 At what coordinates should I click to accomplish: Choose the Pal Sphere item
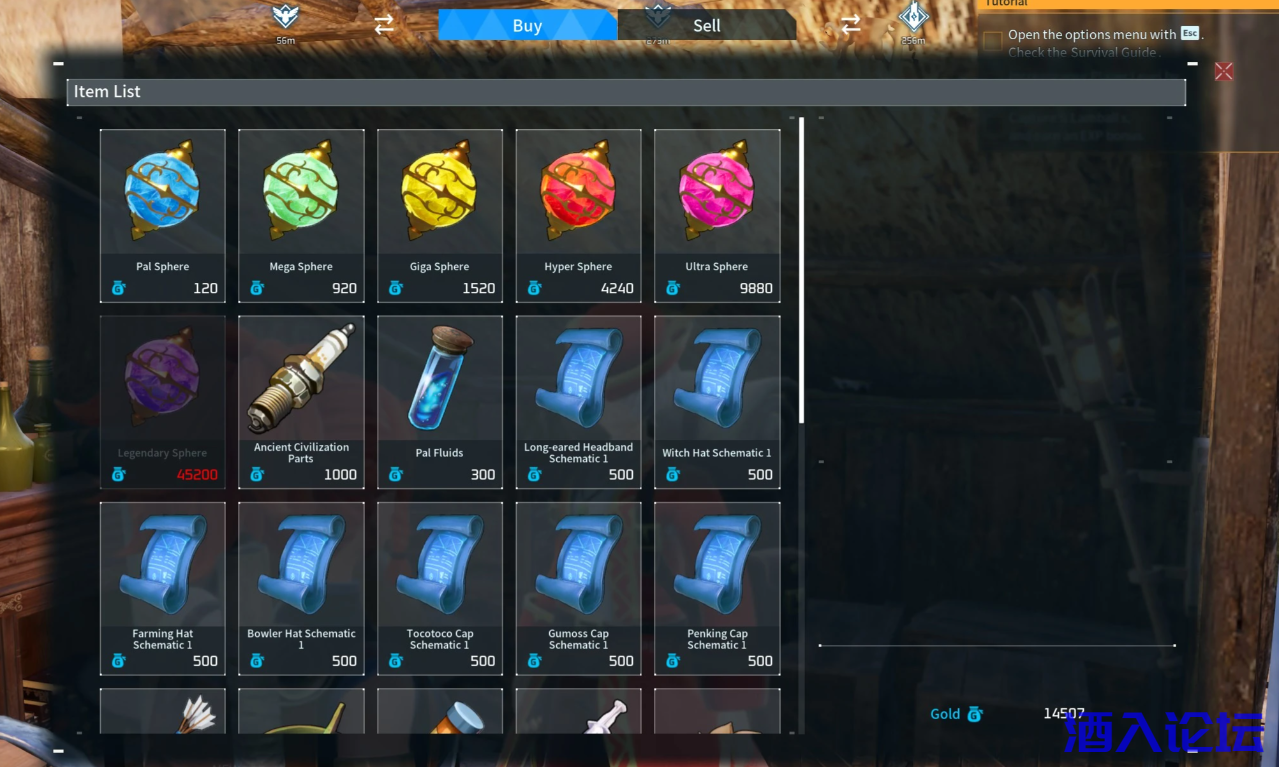162,215
